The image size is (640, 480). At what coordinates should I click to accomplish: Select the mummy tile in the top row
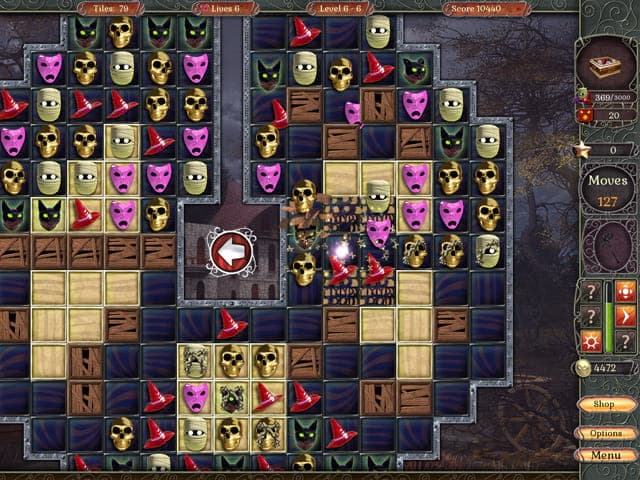[377, 33]
